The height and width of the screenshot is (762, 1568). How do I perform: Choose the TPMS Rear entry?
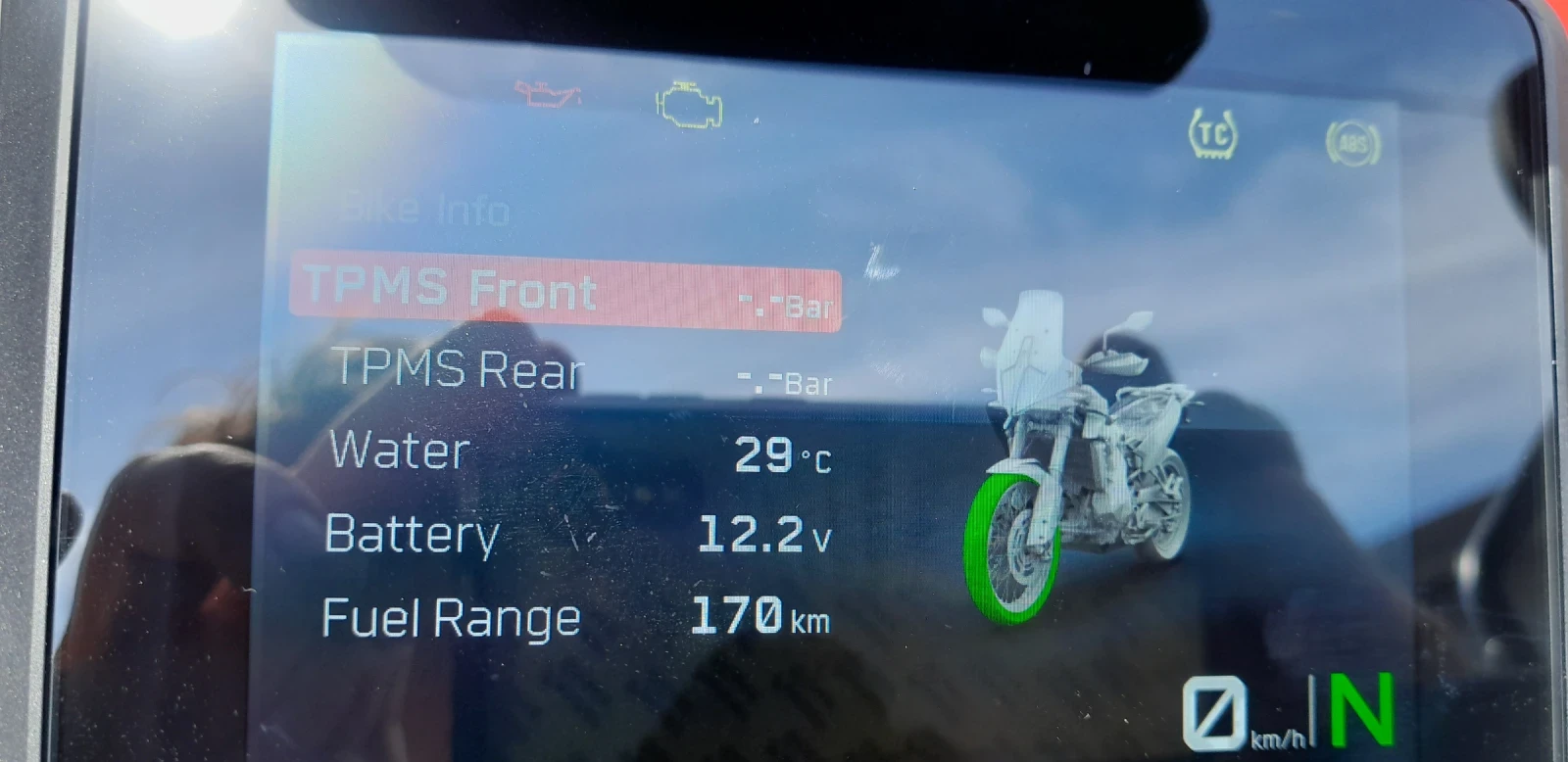click(x=578, y=371)
